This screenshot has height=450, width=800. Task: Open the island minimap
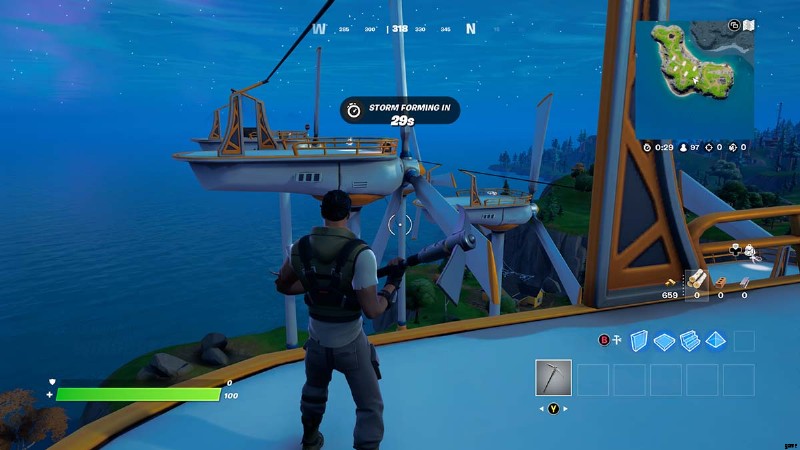coord(694,75)
